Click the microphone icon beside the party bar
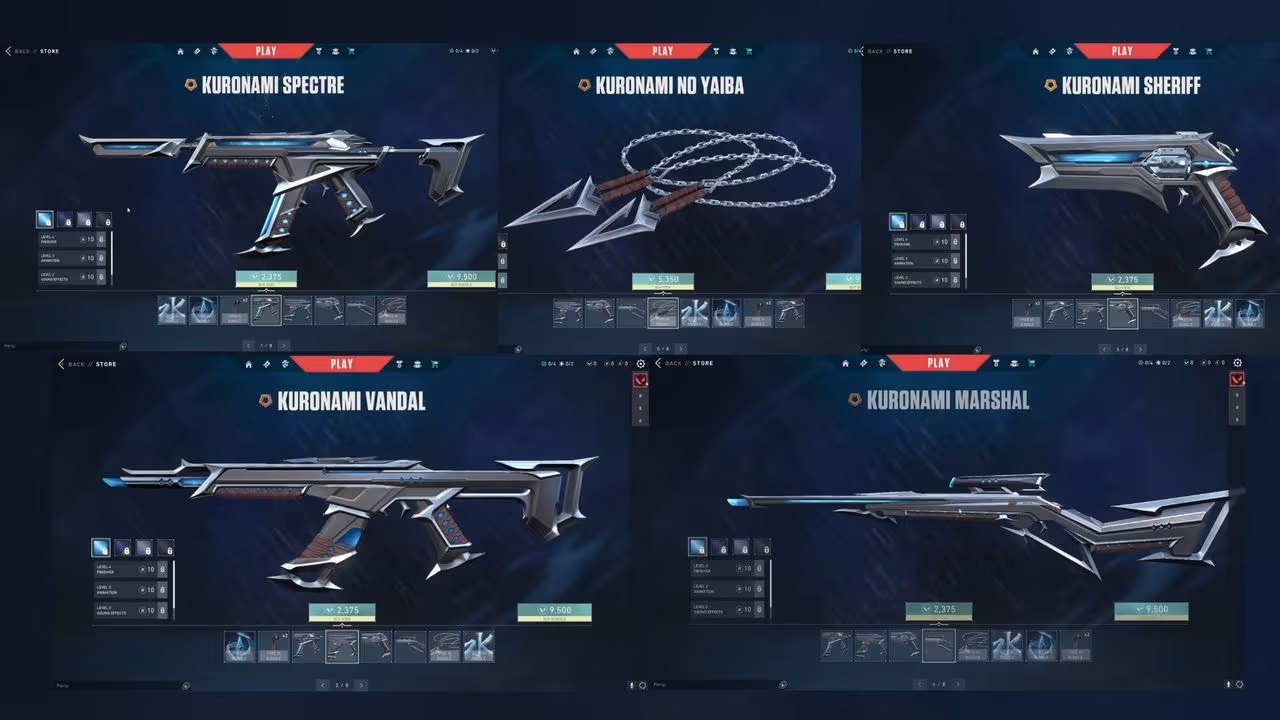 (x=631, y=685)
